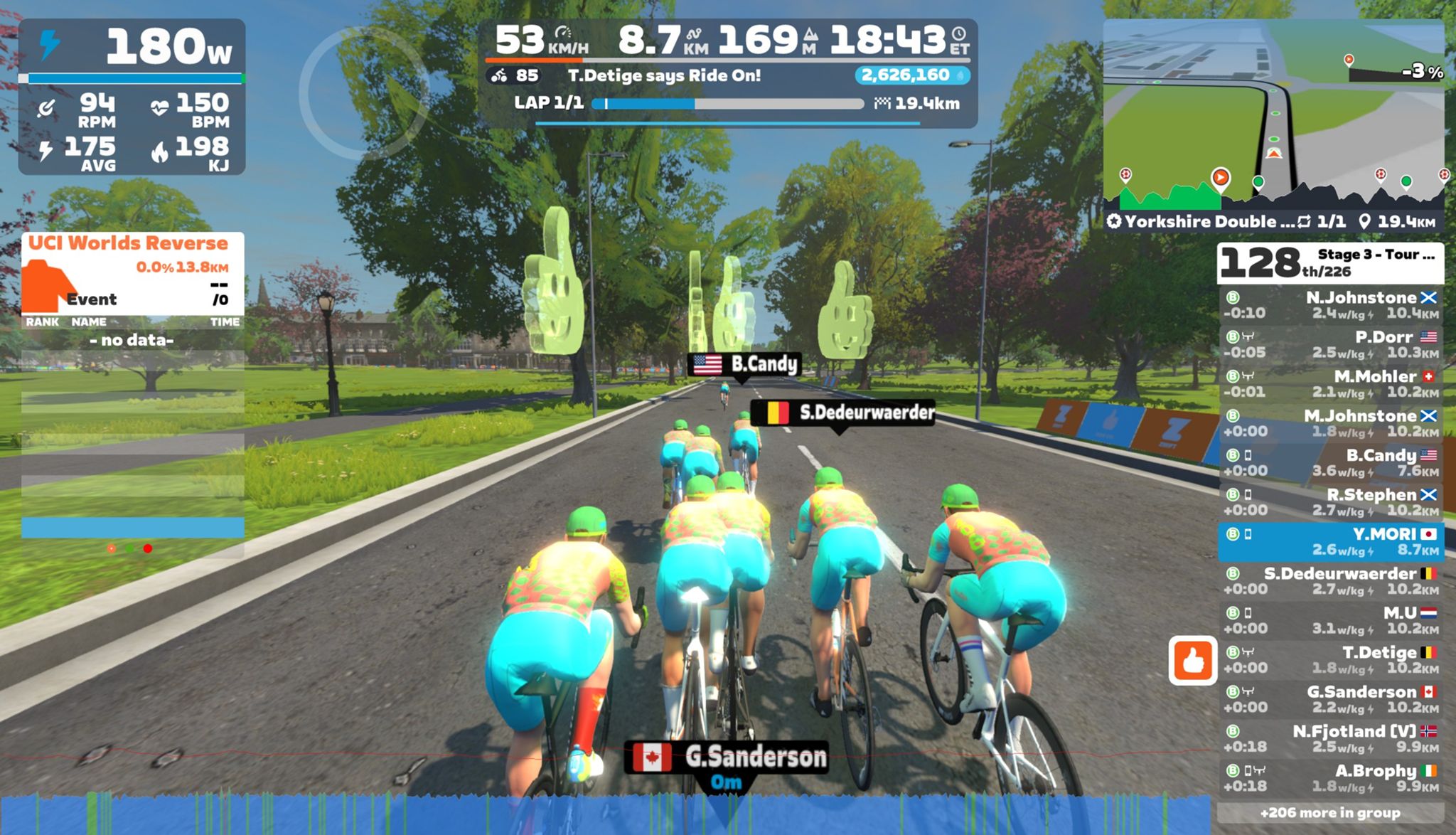Pick N.Fjotland [V] in the rider list
Image resolution: width=1456 pixels, height=835 pixels.
click(x=1330, y=738)
